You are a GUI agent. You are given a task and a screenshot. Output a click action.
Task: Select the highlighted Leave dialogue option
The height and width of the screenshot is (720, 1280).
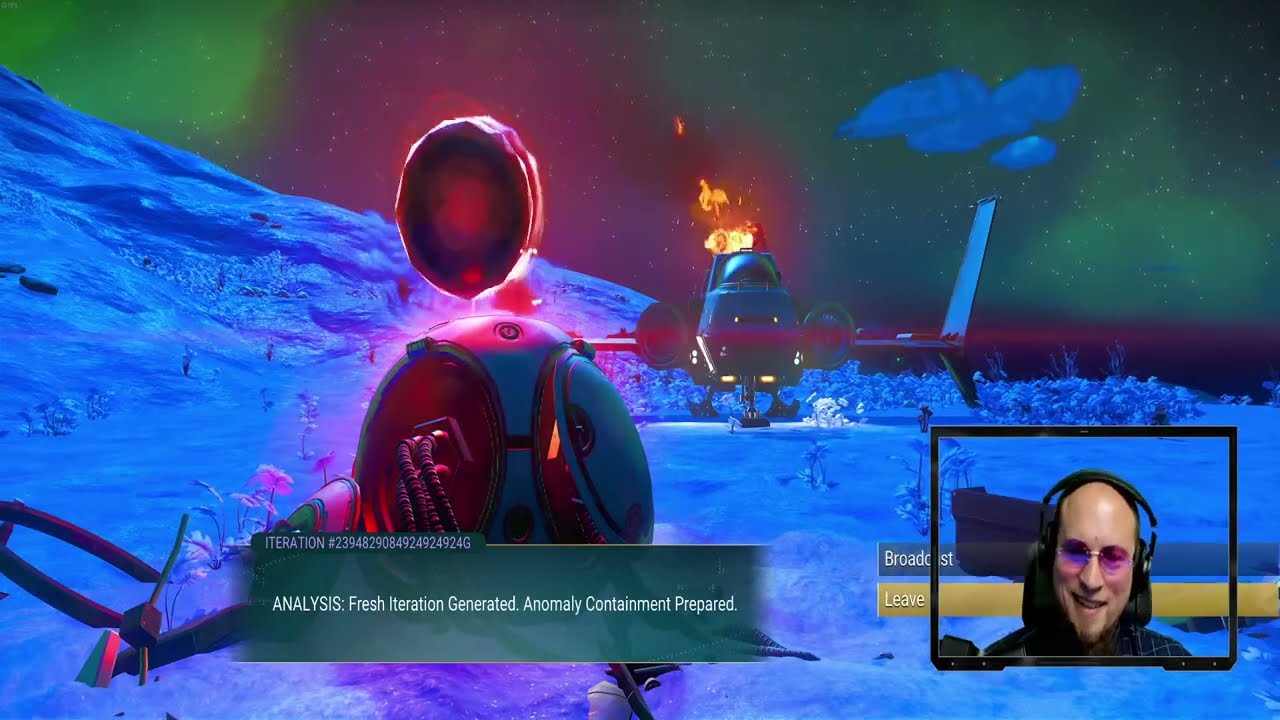[x=903, y=600]
